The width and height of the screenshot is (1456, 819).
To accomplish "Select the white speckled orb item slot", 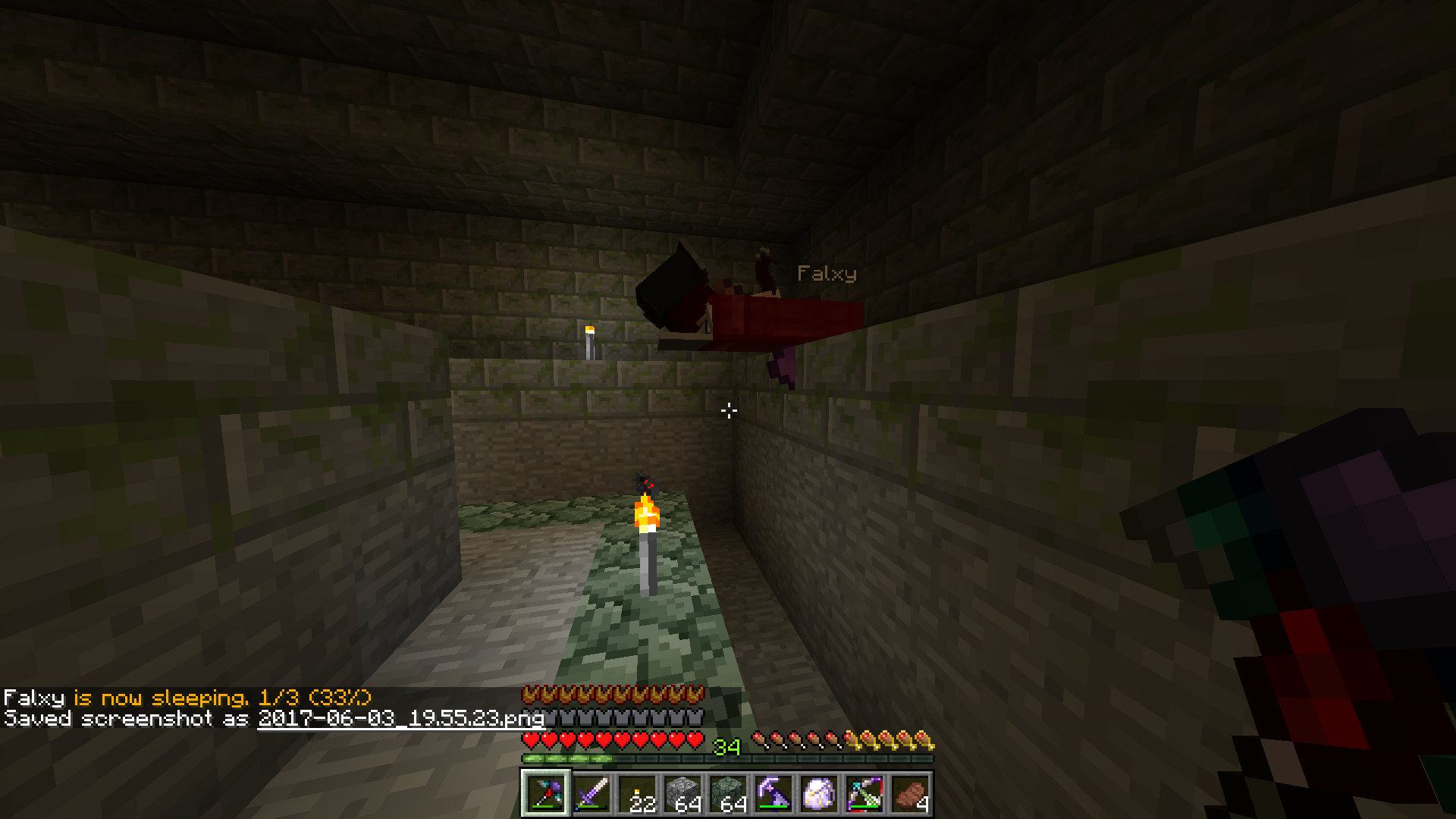I will [818, 794].
